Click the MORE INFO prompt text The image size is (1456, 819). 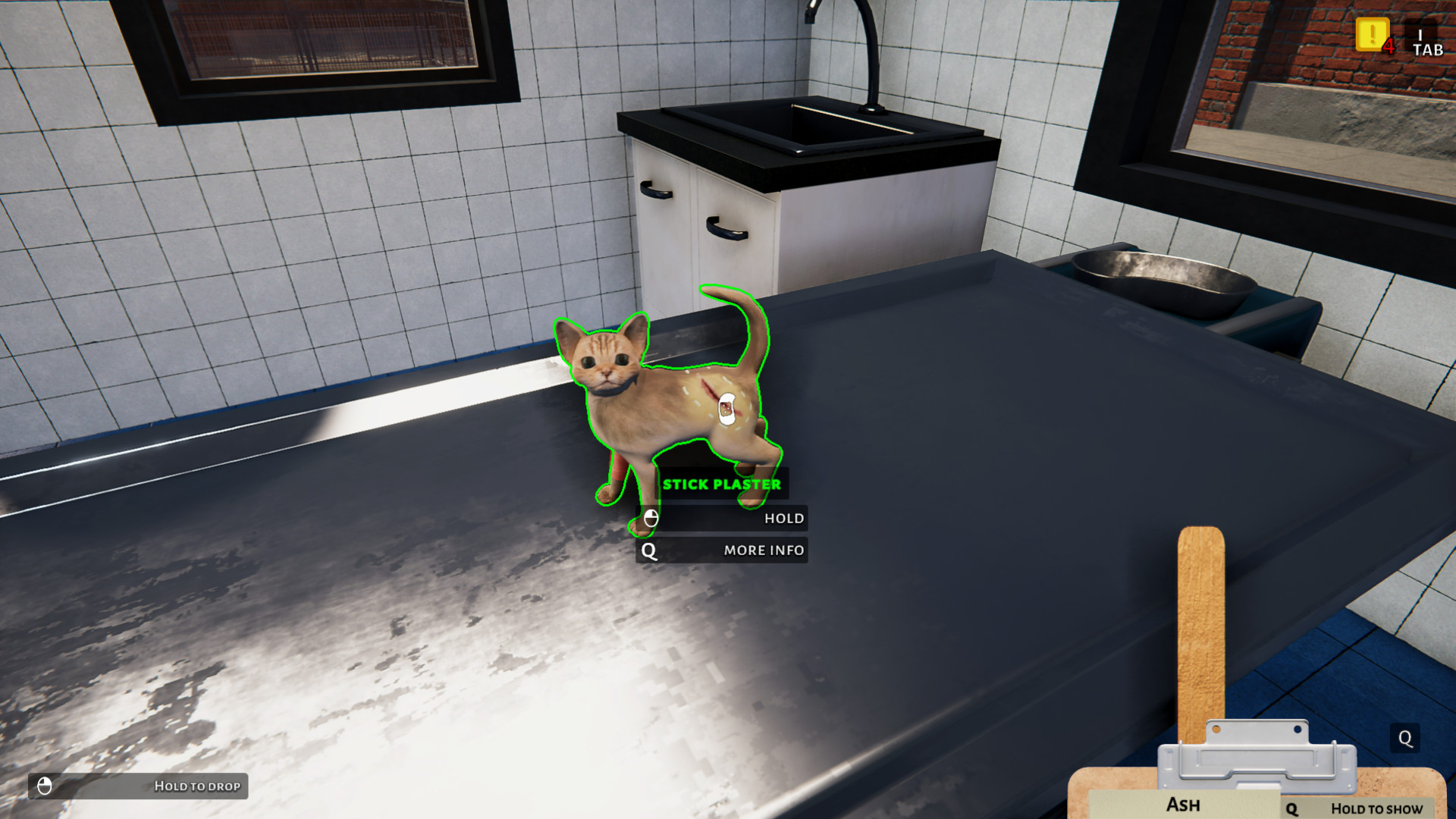(762, 551)
